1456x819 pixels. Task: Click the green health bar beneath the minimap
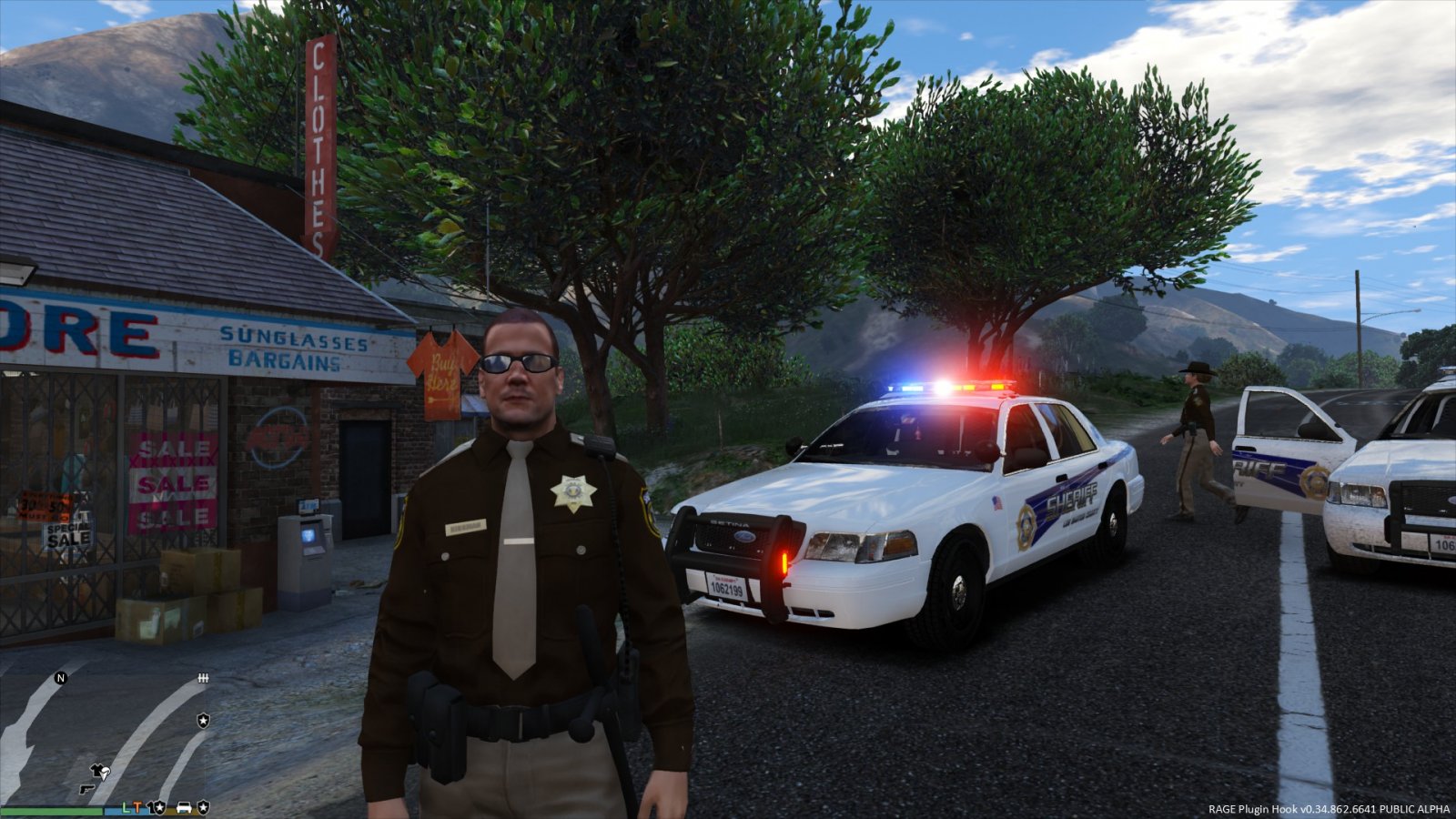[x=52, y=811]
